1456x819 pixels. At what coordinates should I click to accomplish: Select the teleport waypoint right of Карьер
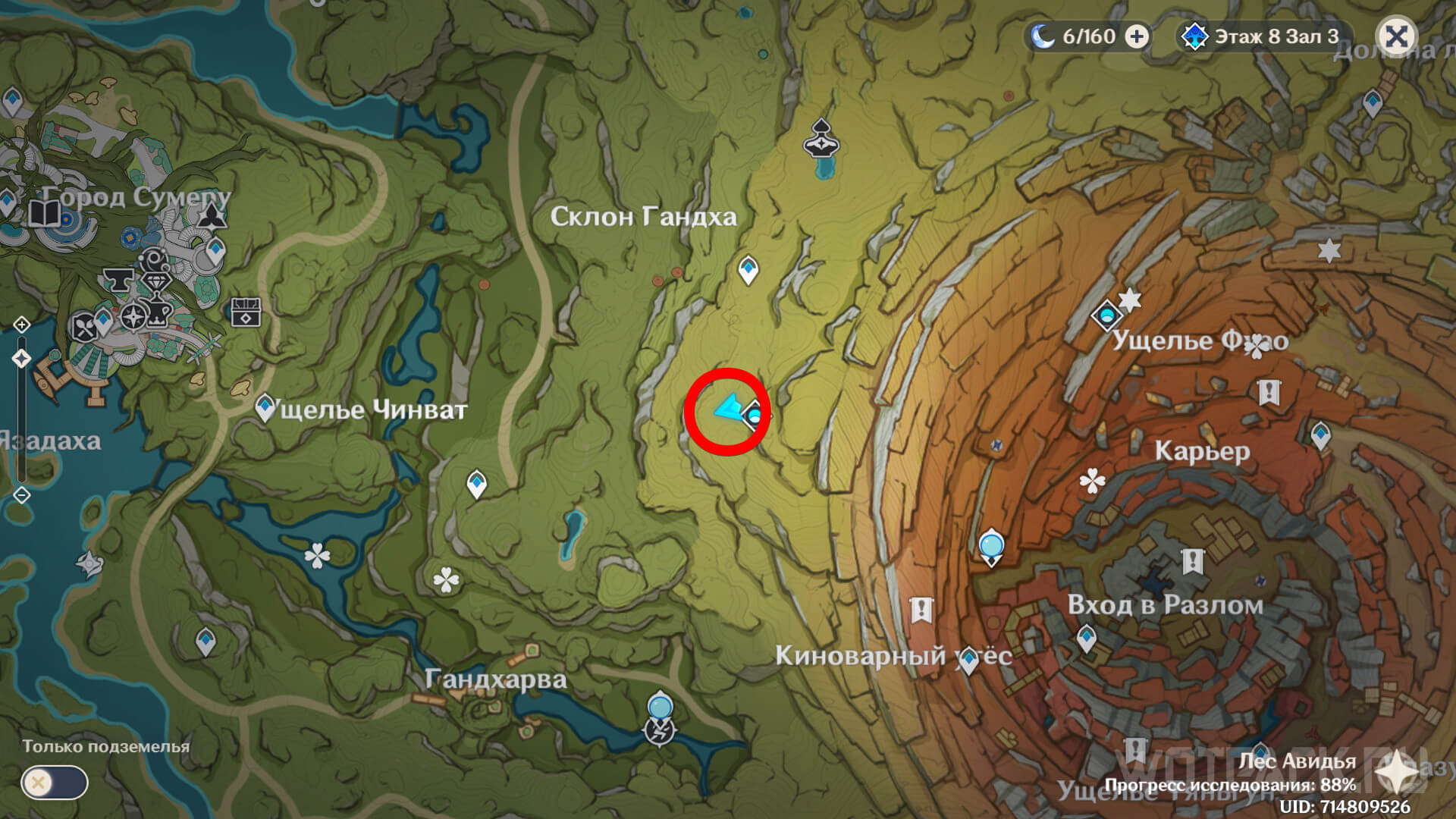coord(1320,435)
